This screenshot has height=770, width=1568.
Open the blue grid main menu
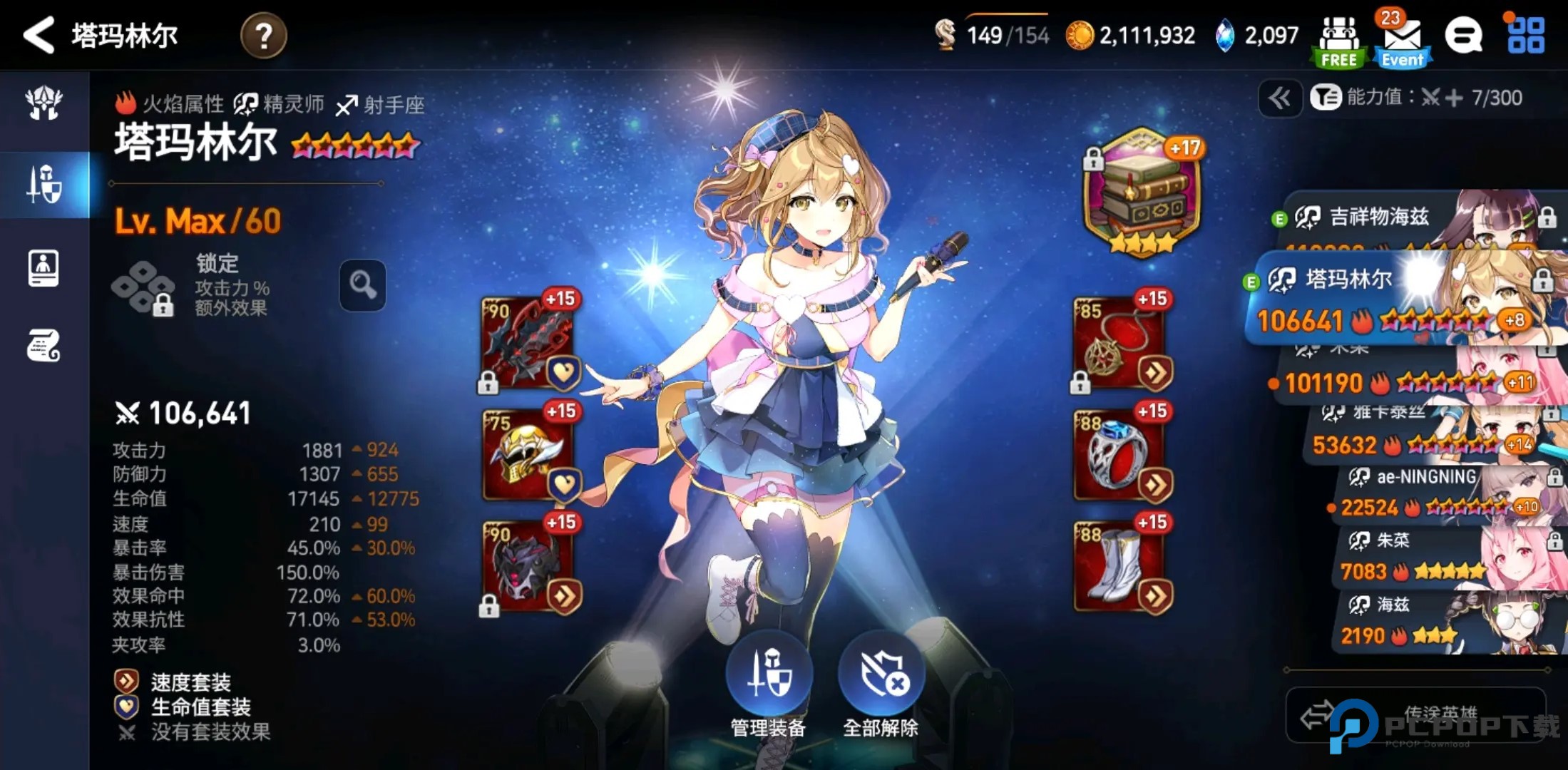1525,36
